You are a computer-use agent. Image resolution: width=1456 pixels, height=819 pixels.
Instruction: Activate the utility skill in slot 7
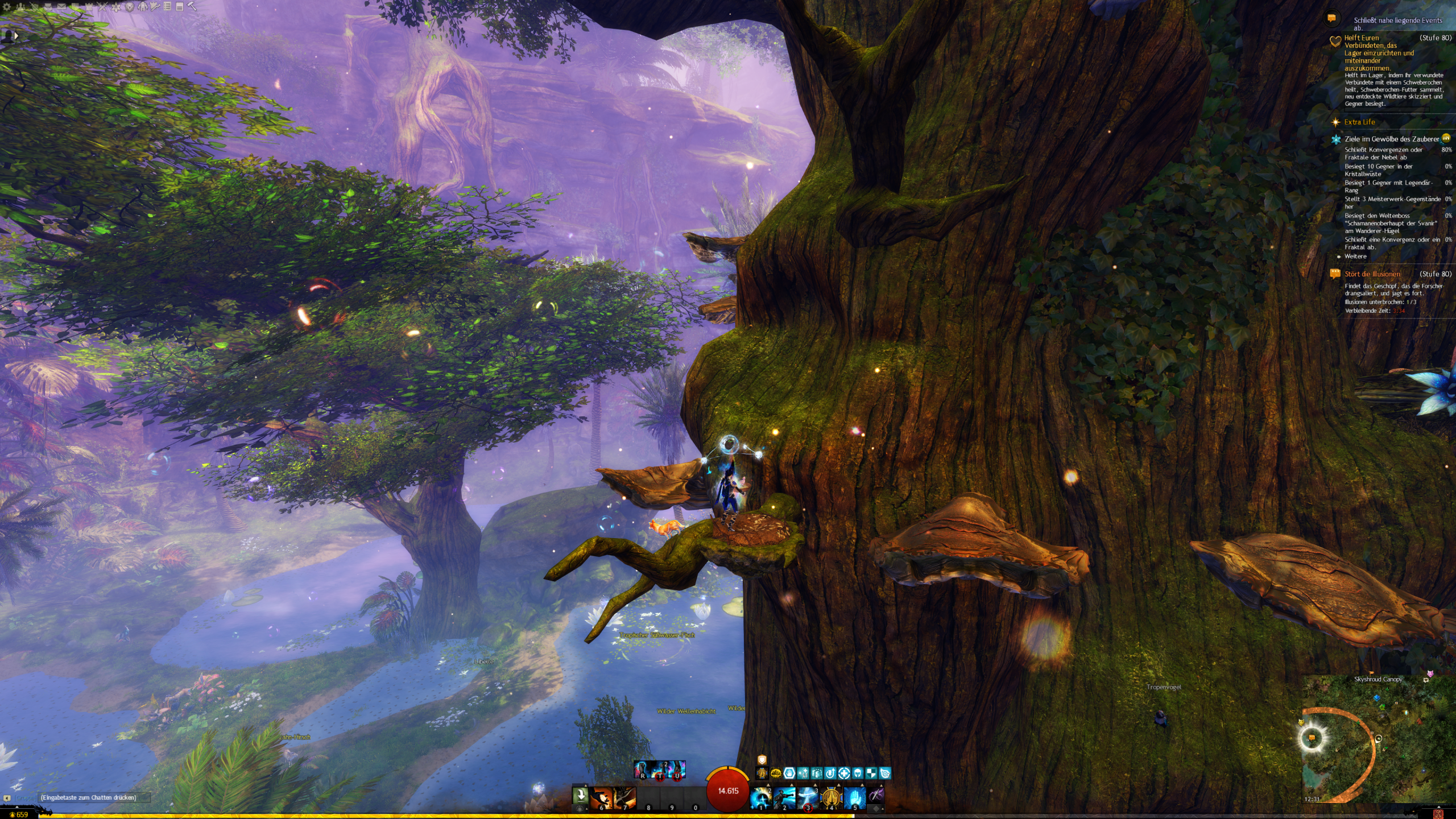click(x=624, y=797)
